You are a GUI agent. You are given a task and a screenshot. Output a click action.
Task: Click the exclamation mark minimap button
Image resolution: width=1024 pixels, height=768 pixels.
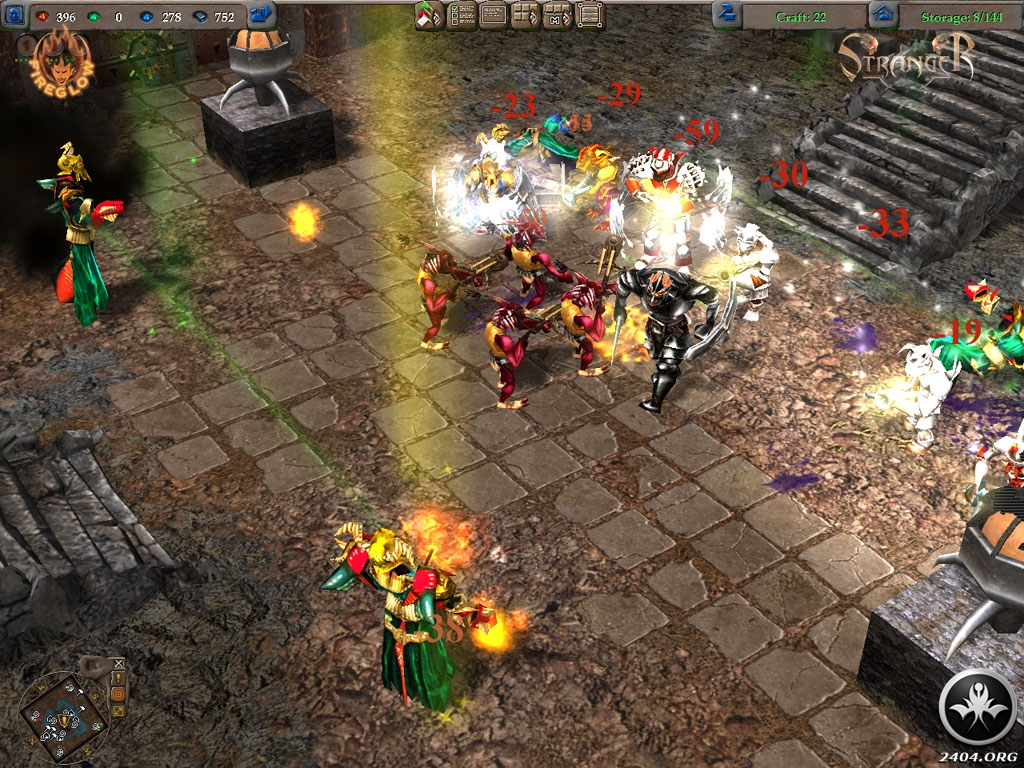[119, 679]
